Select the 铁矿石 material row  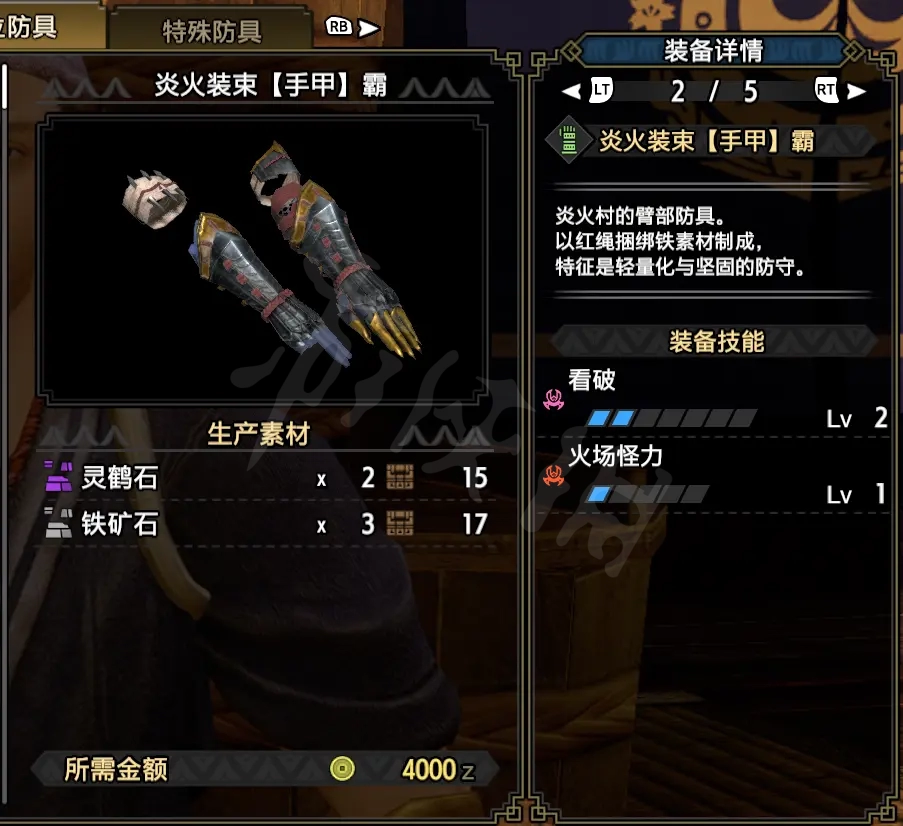coord(265,524)
